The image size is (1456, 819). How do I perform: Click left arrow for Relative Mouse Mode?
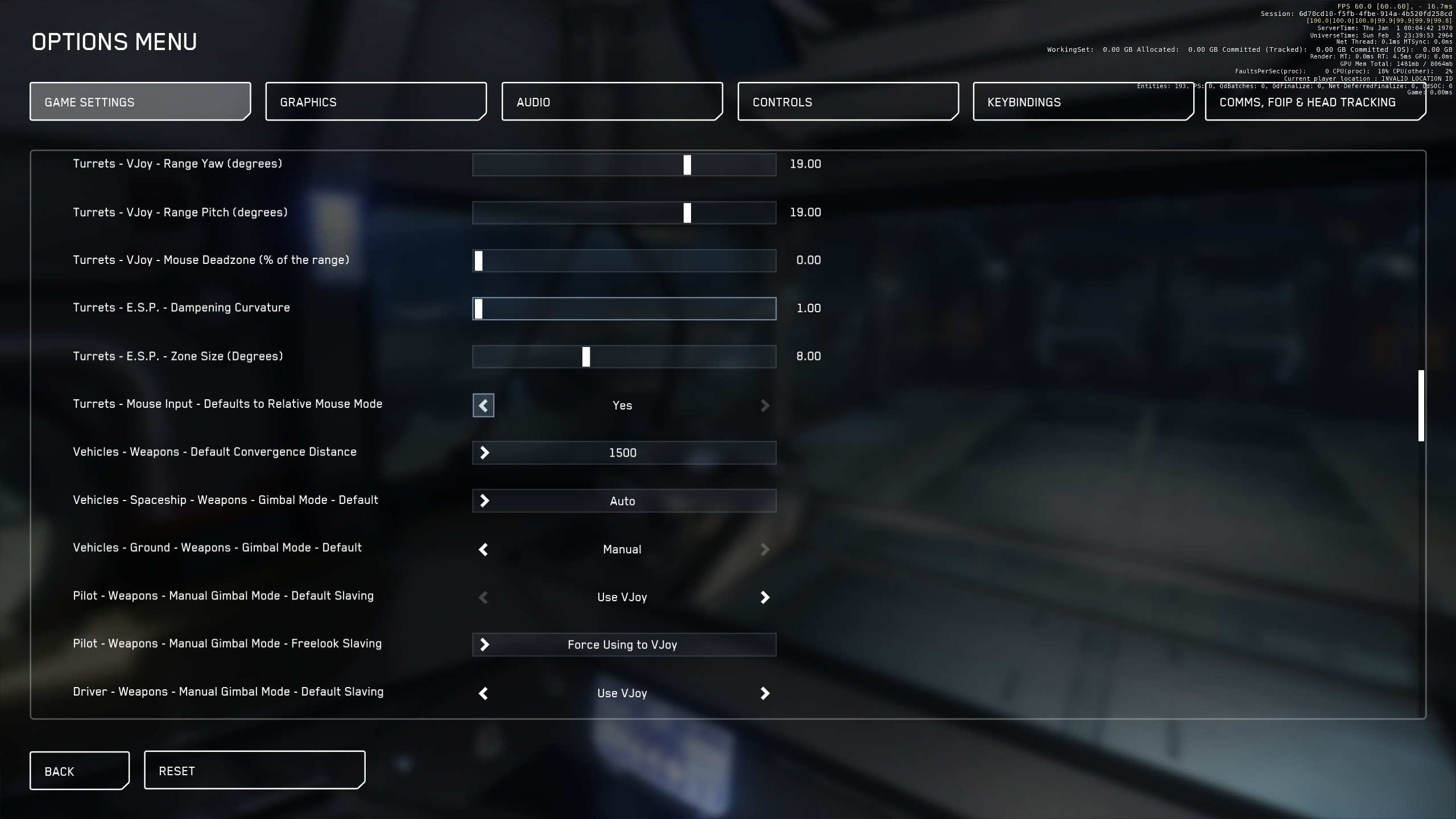pyautogui.click(x=483, y=406)
